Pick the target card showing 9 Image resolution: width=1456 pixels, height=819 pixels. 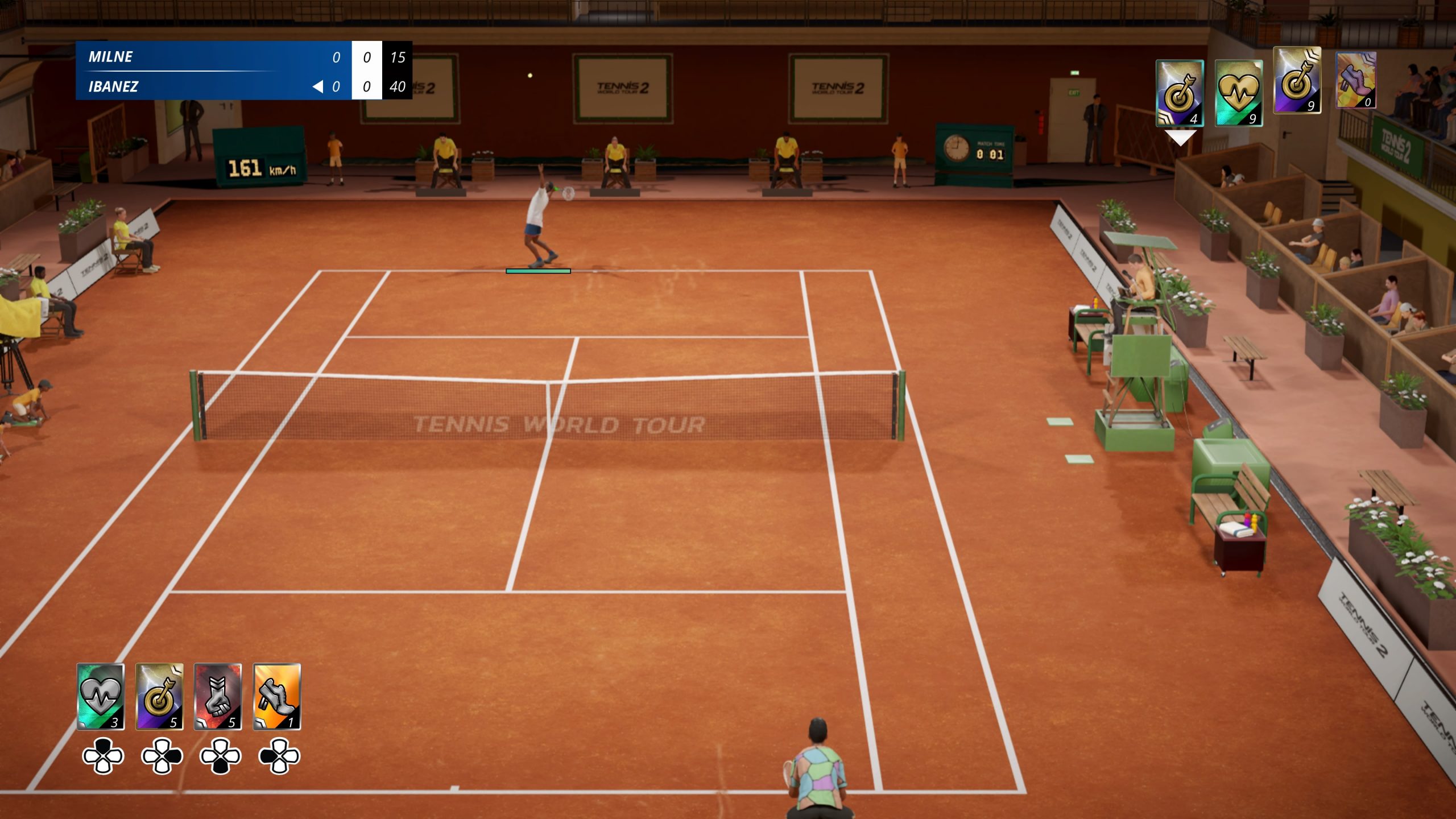coord(1297,81)
